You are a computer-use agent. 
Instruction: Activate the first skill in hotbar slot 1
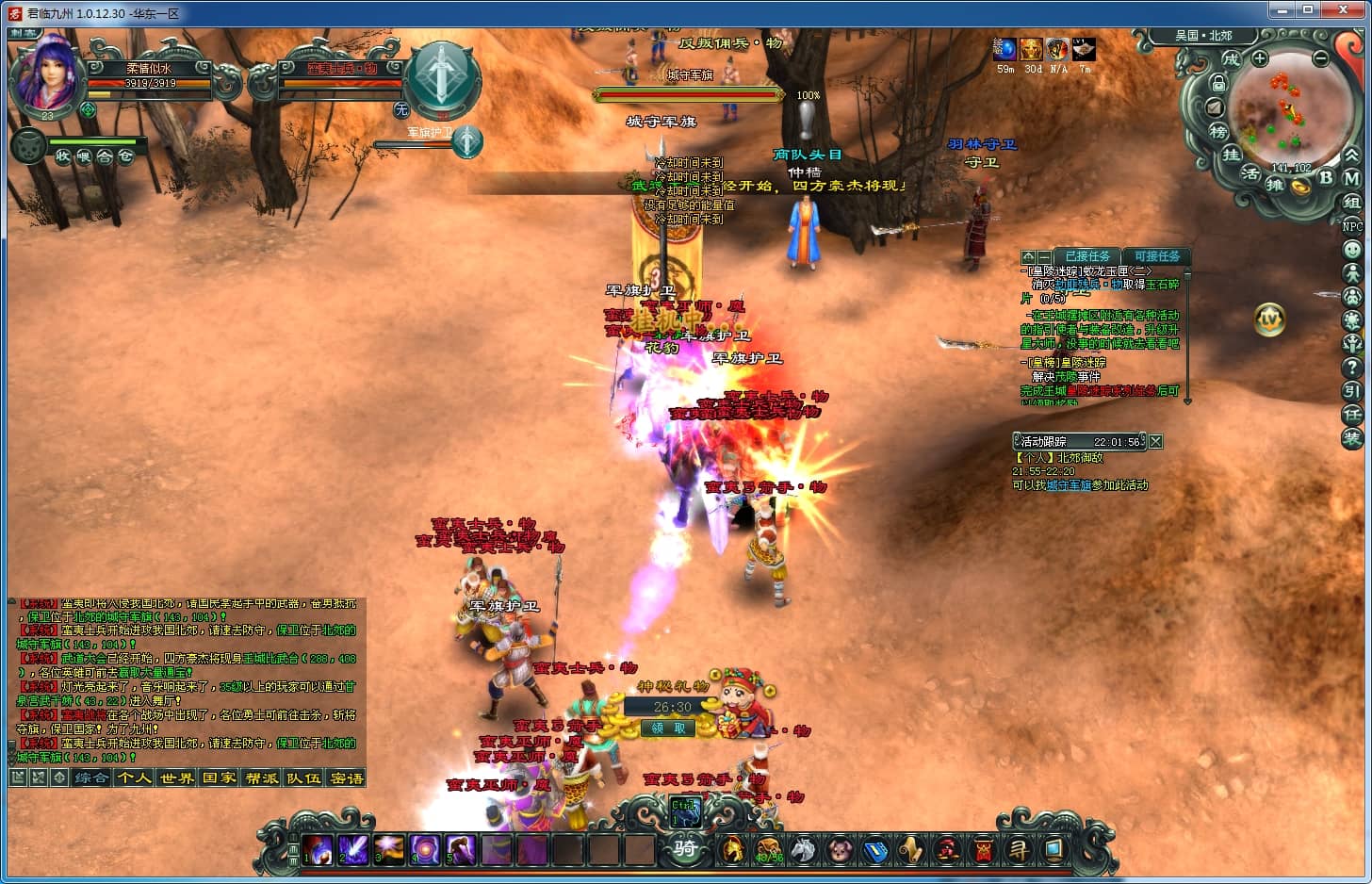click(318, 849)
